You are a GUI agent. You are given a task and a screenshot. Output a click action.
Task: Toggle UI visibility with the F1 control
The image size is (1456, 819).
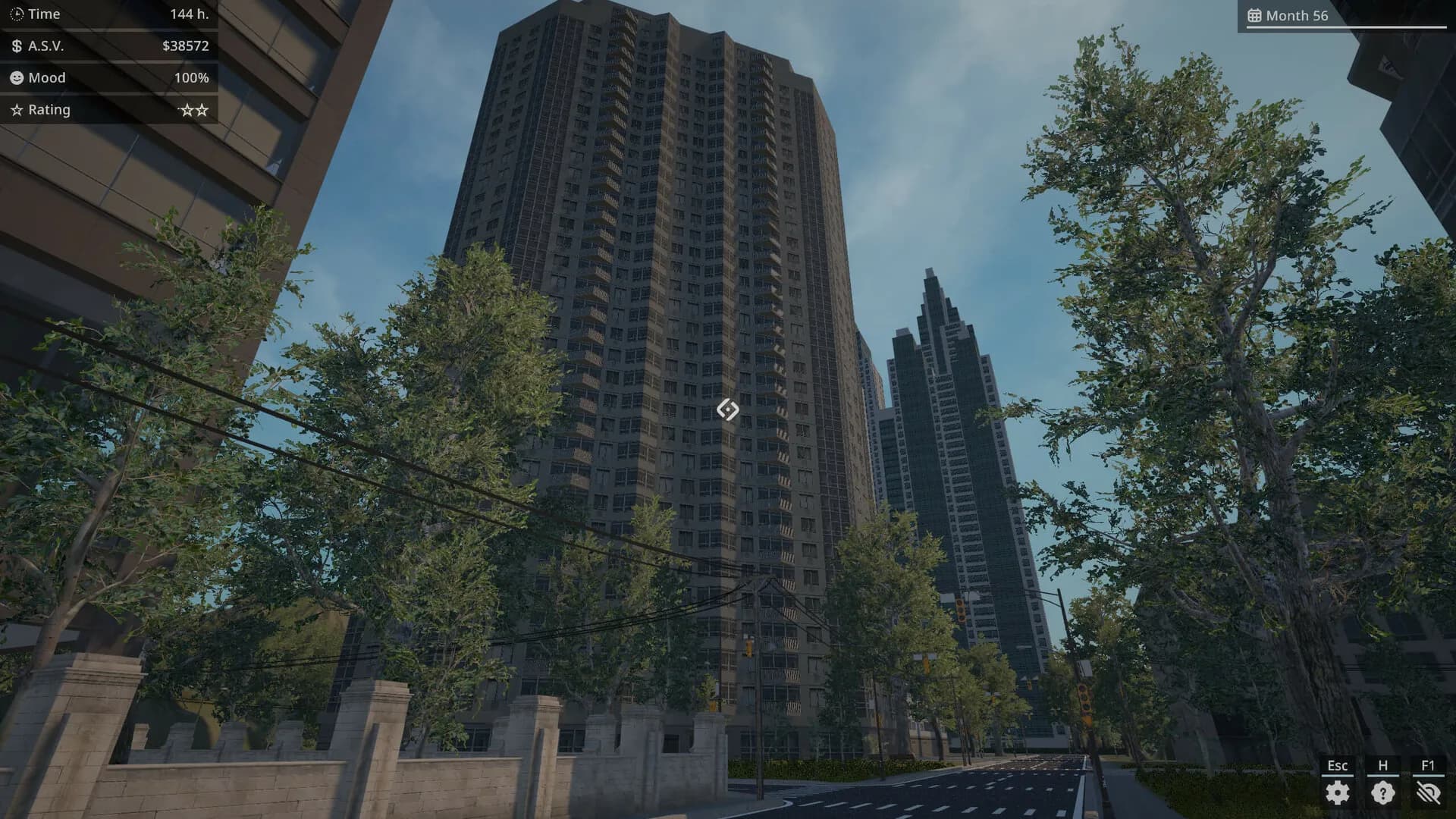click(x=1428, y=766)
